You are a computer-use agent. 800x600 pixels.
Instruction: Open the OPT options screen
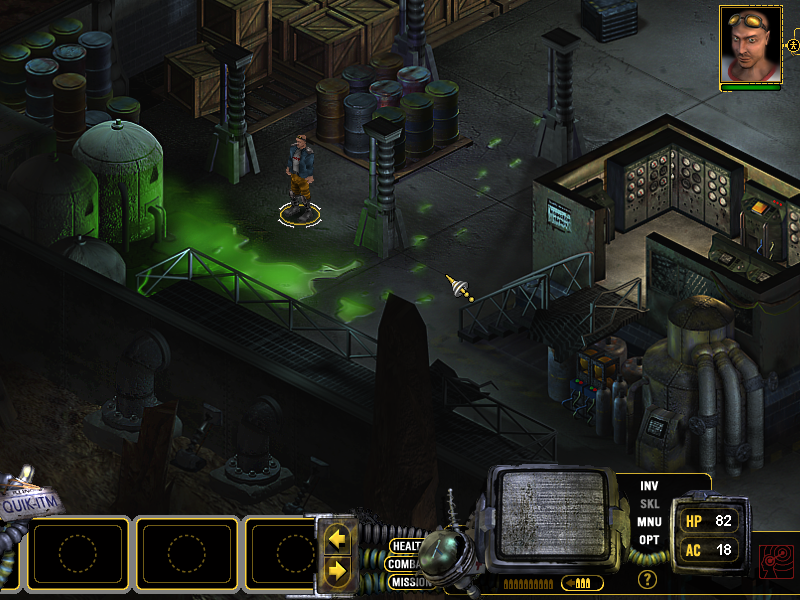click(x=649, y=540)
